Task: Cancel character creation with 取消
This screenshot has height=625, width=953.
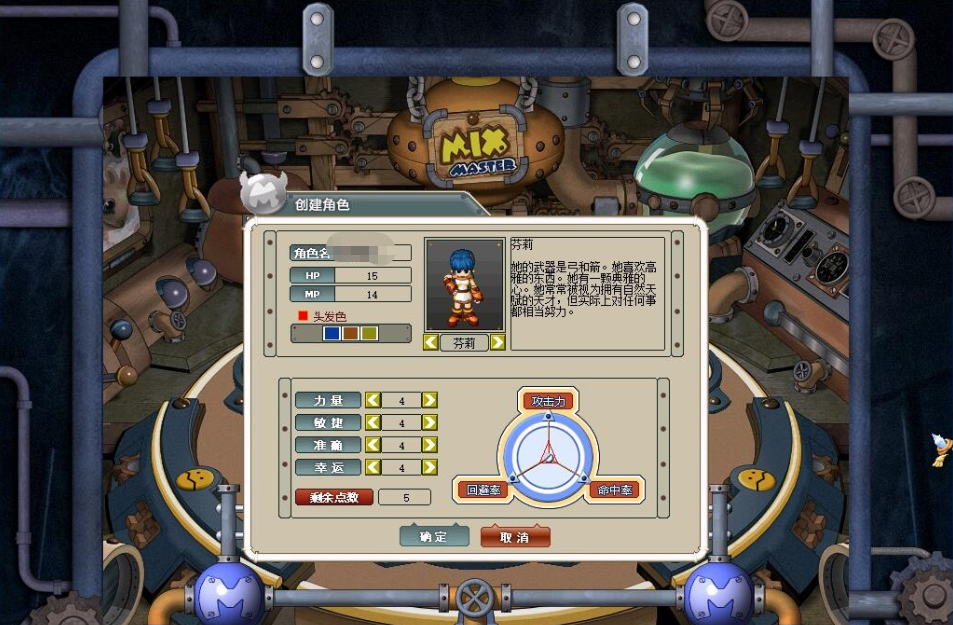Action: (x=515, y=537)
